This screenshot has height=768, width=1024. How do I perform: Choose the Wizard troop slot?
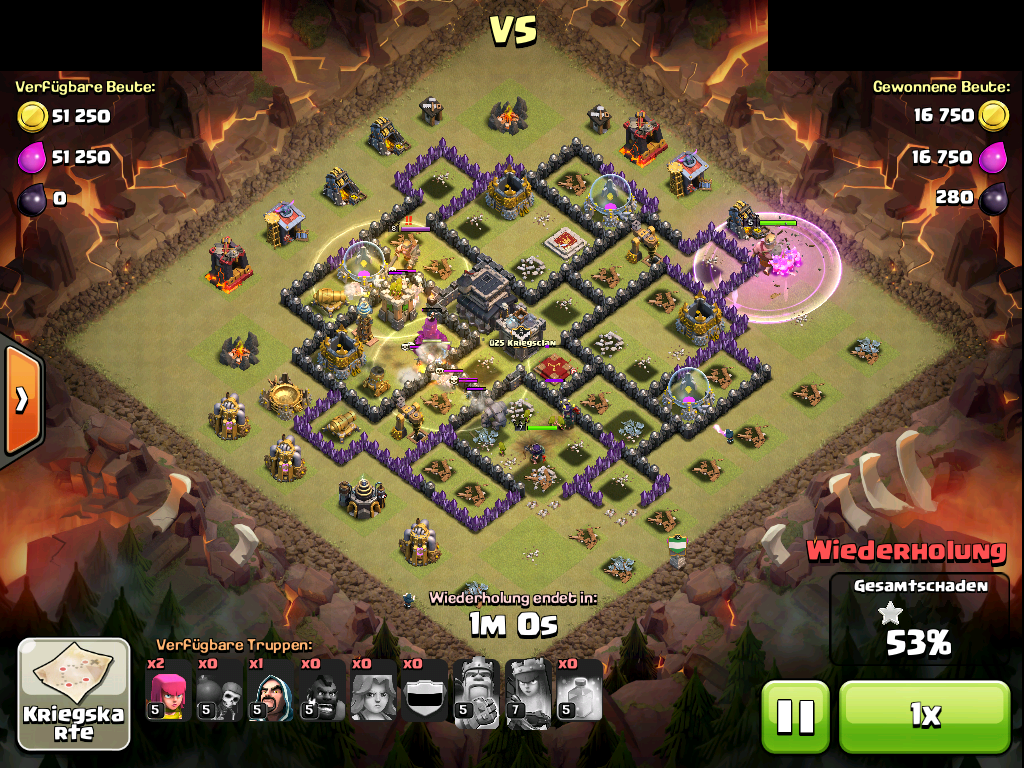pyautogui.click(x=271, y=690)
